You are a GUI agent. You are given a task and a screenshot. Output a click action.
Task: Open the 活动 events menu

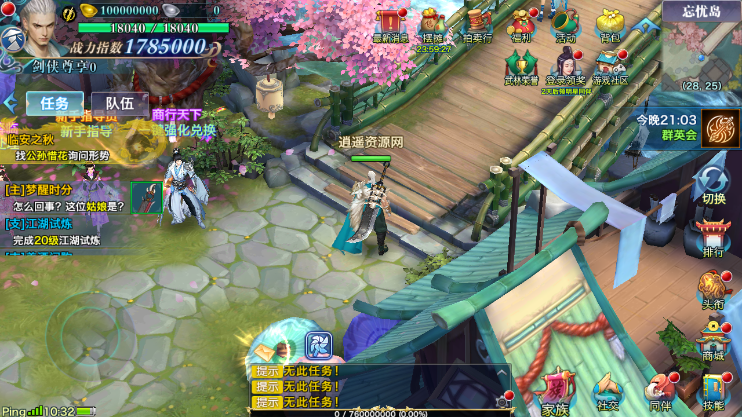pos(565,23)
